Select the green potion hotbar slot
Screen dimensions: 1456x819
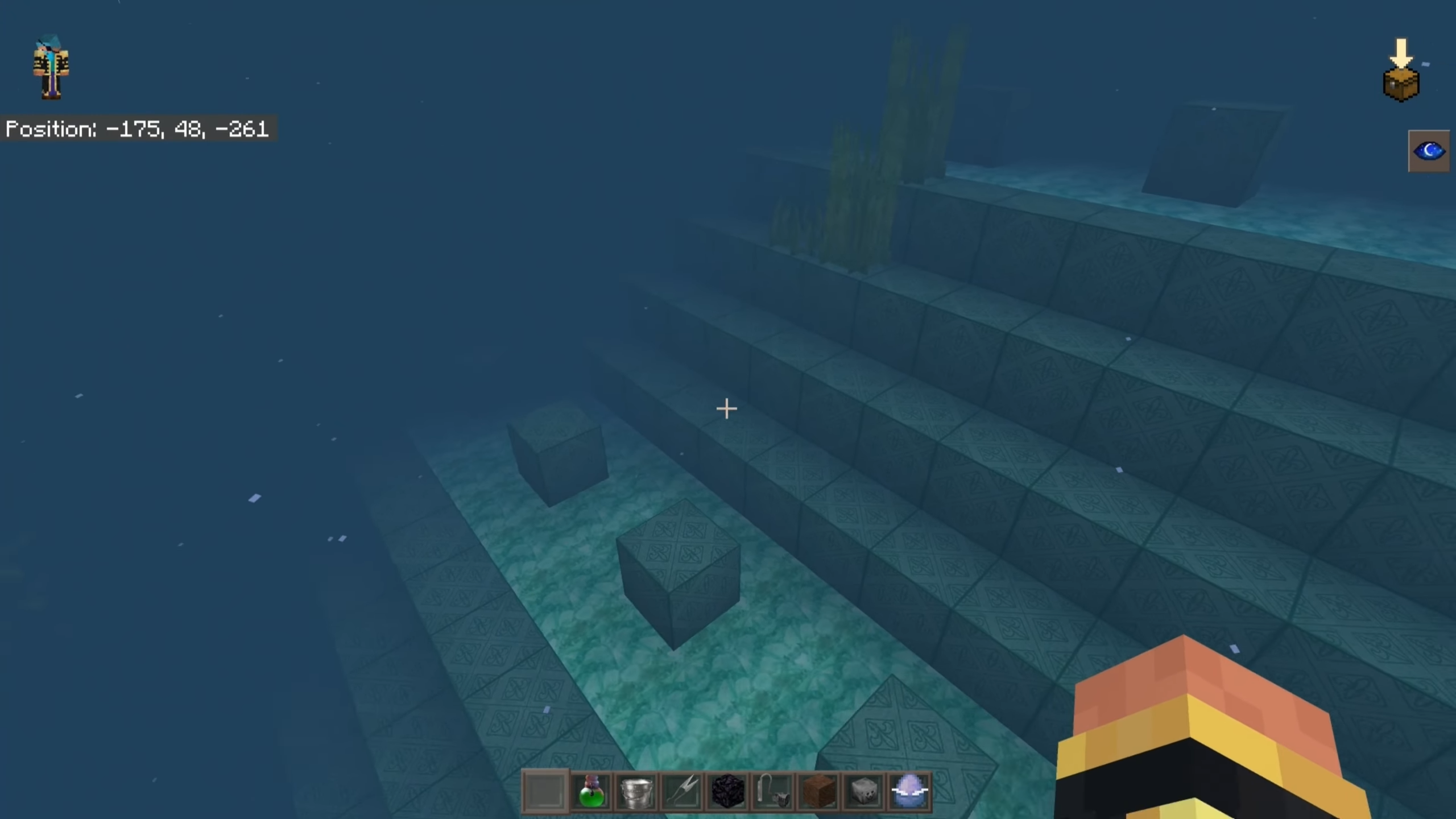tap(590, 791)
